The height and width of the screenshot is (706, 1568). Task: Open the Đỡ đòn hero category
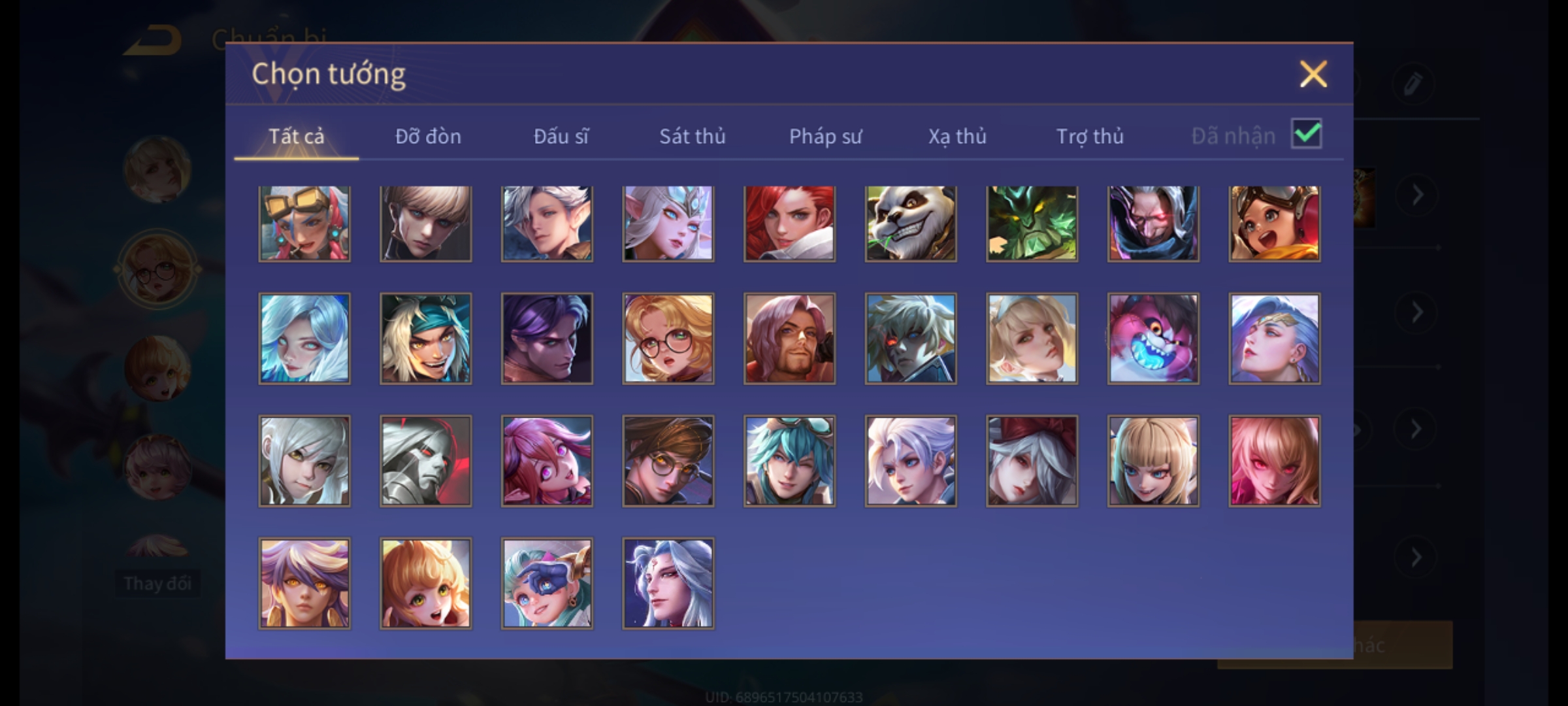coord(428,136)
